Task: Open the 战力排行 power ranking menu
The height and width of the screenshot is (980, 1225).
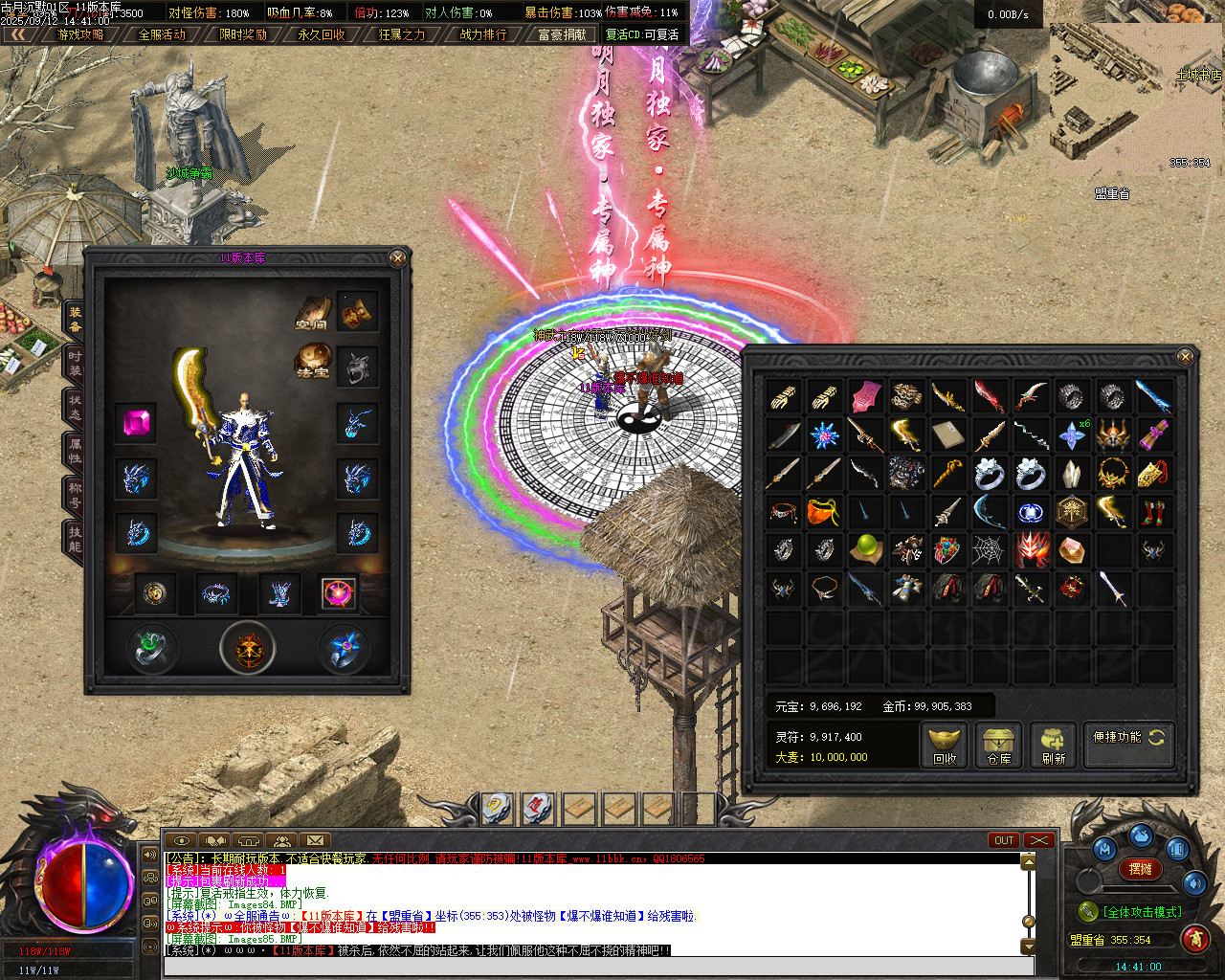Action: [x=483, y=34]
